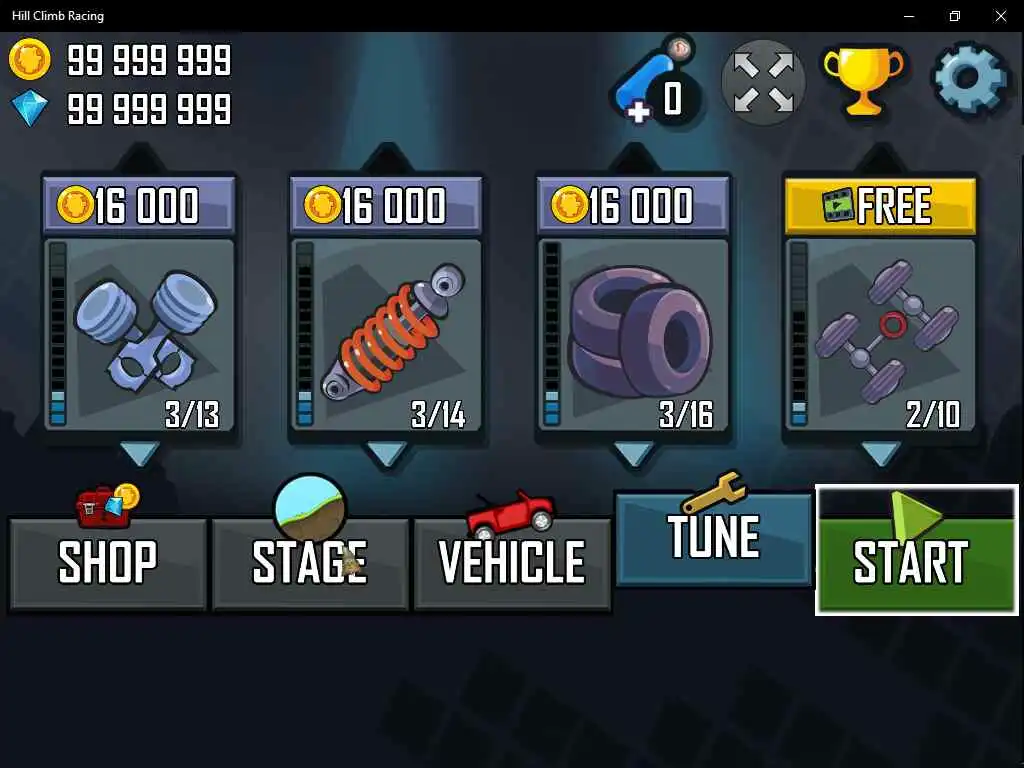1024x768 pixels.
Task: Select the engine pistons upgrade card
Action: click(139, 335)
